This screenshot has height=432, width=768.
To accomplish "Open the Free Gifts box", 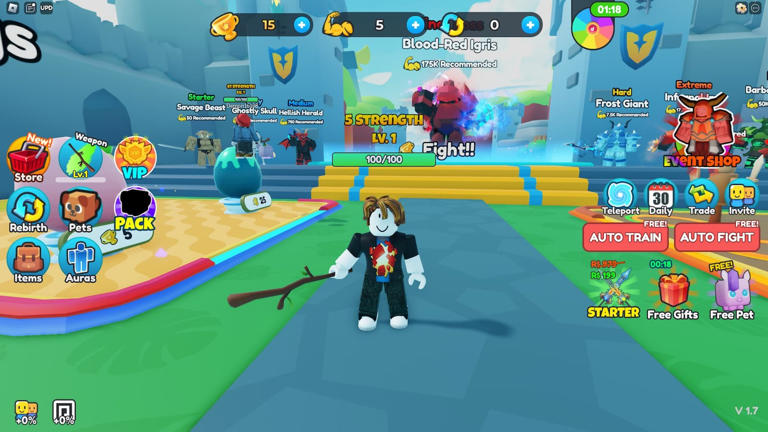I will [672, 293].
